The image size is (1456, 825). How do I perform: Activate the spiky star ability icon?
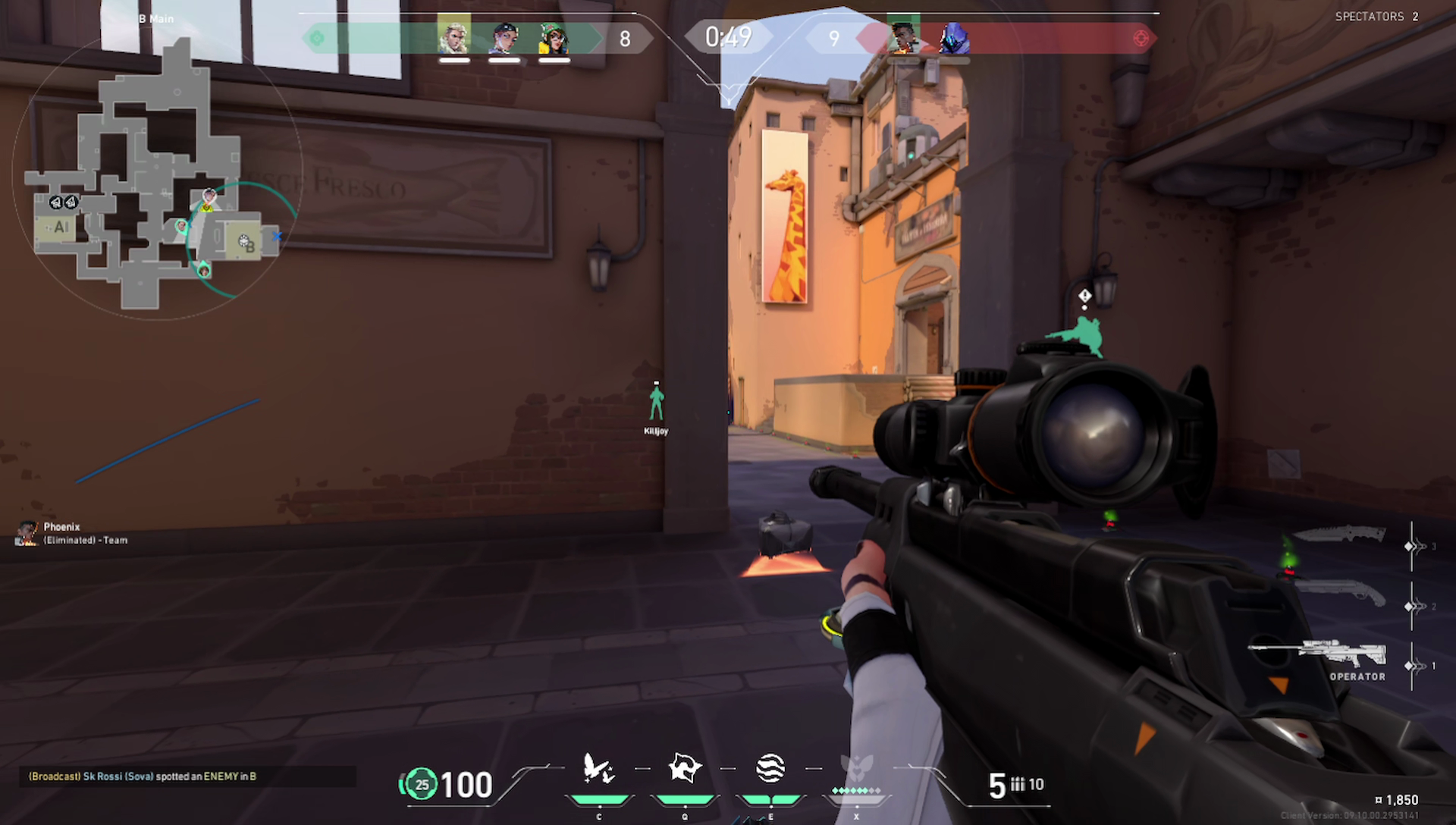pos(685,769)
